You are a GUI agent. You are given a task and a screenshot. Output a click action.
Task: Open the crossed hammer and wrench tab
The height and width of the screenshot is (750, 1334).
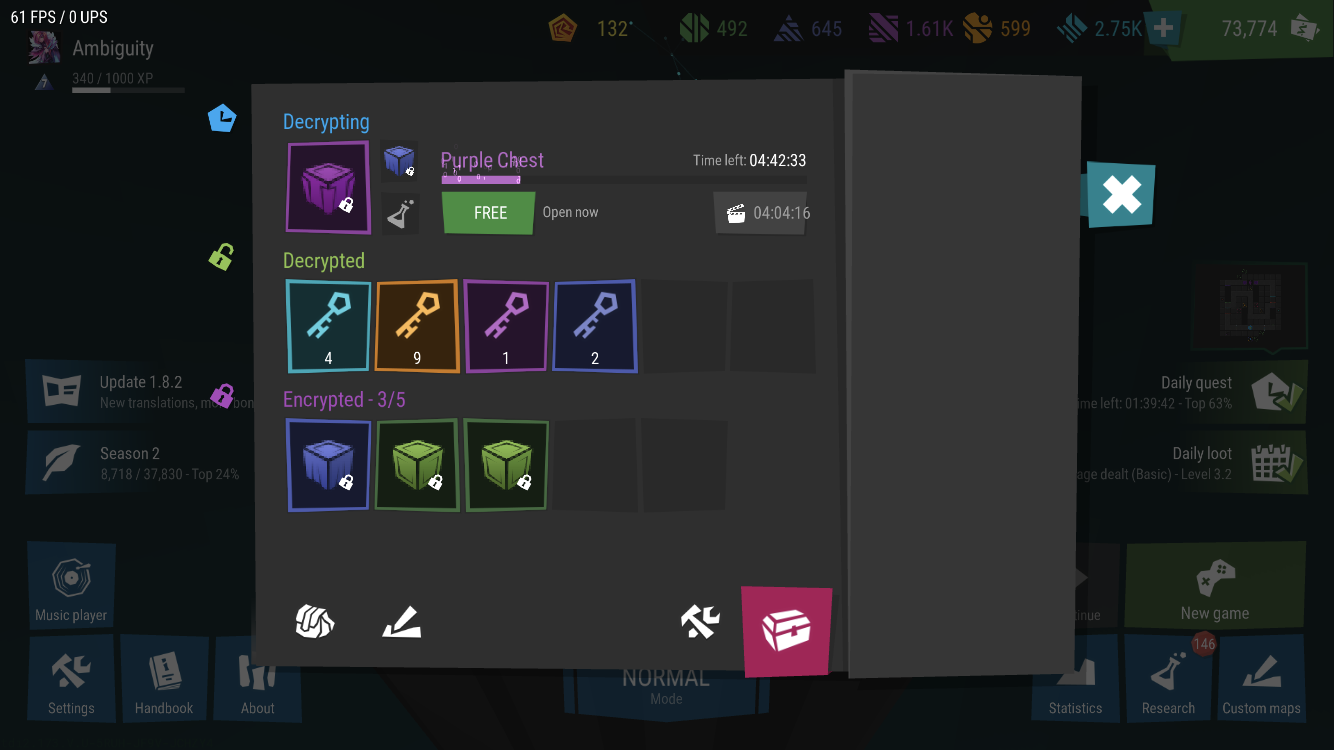(x=700, y=622)
